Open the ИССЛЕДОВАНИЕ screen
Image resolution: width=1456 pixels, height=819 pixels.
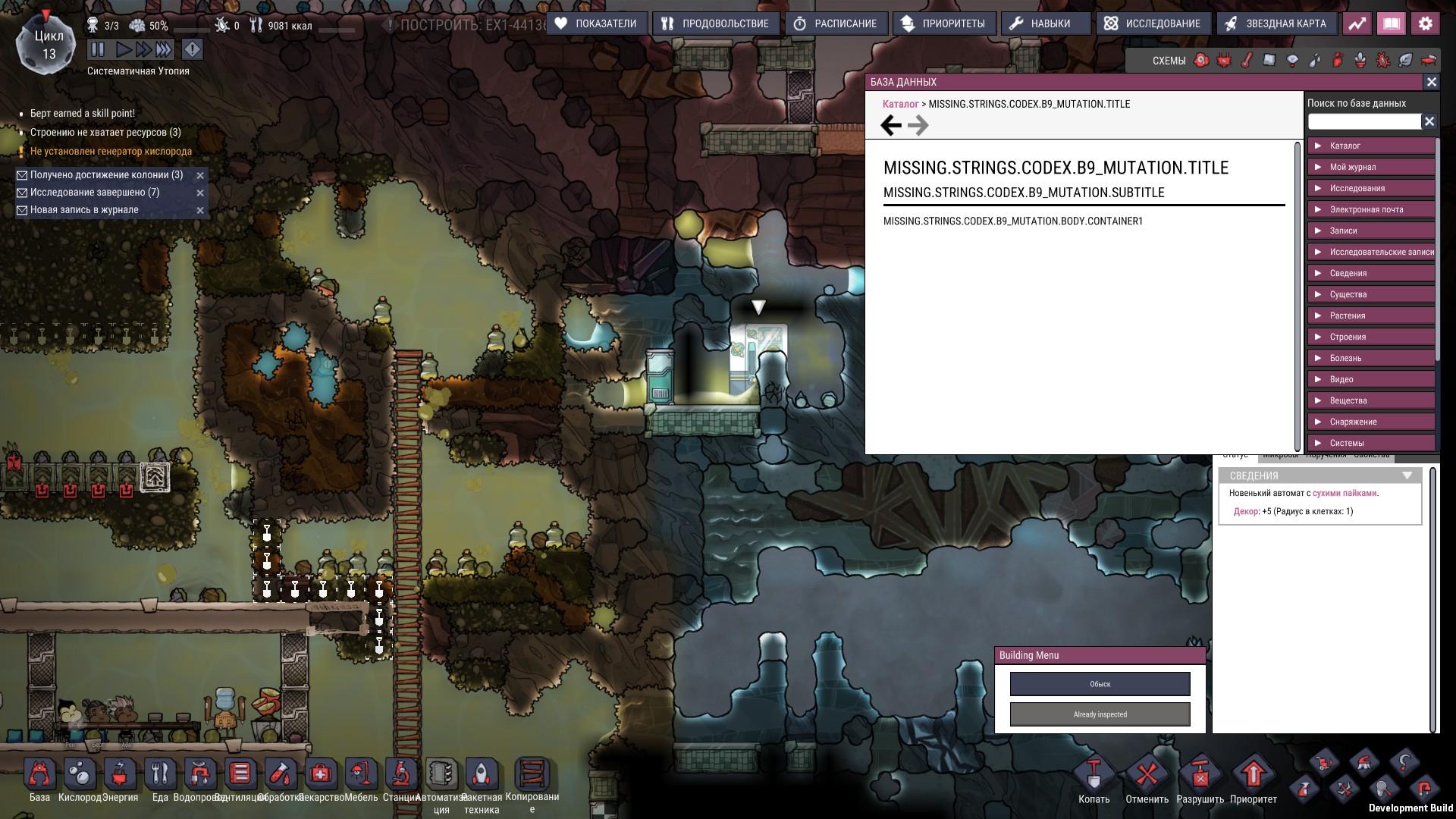pyautogui.click(x=1152, y=23)
